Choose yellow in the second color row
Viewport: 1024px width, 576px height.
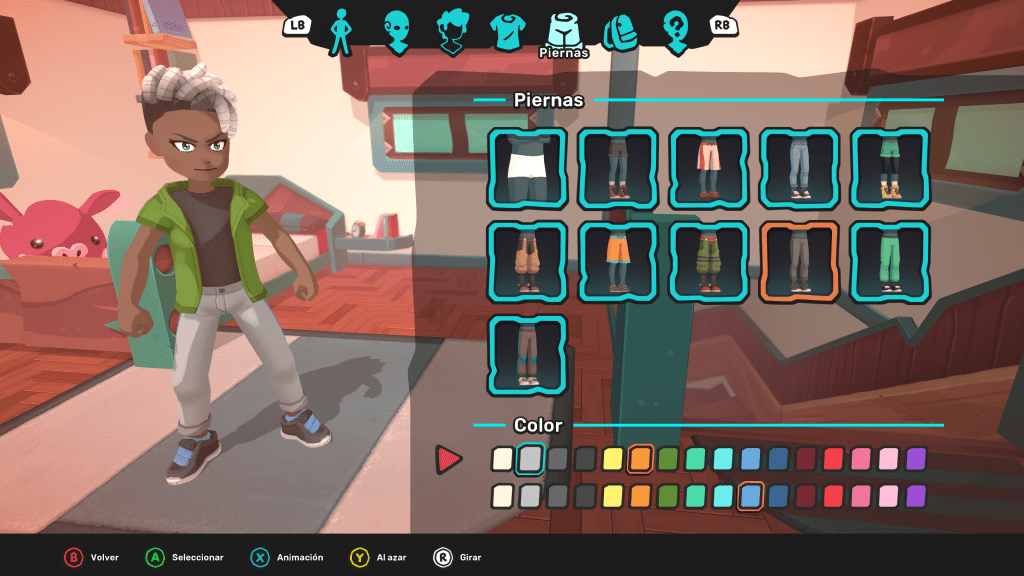[613, 496]
